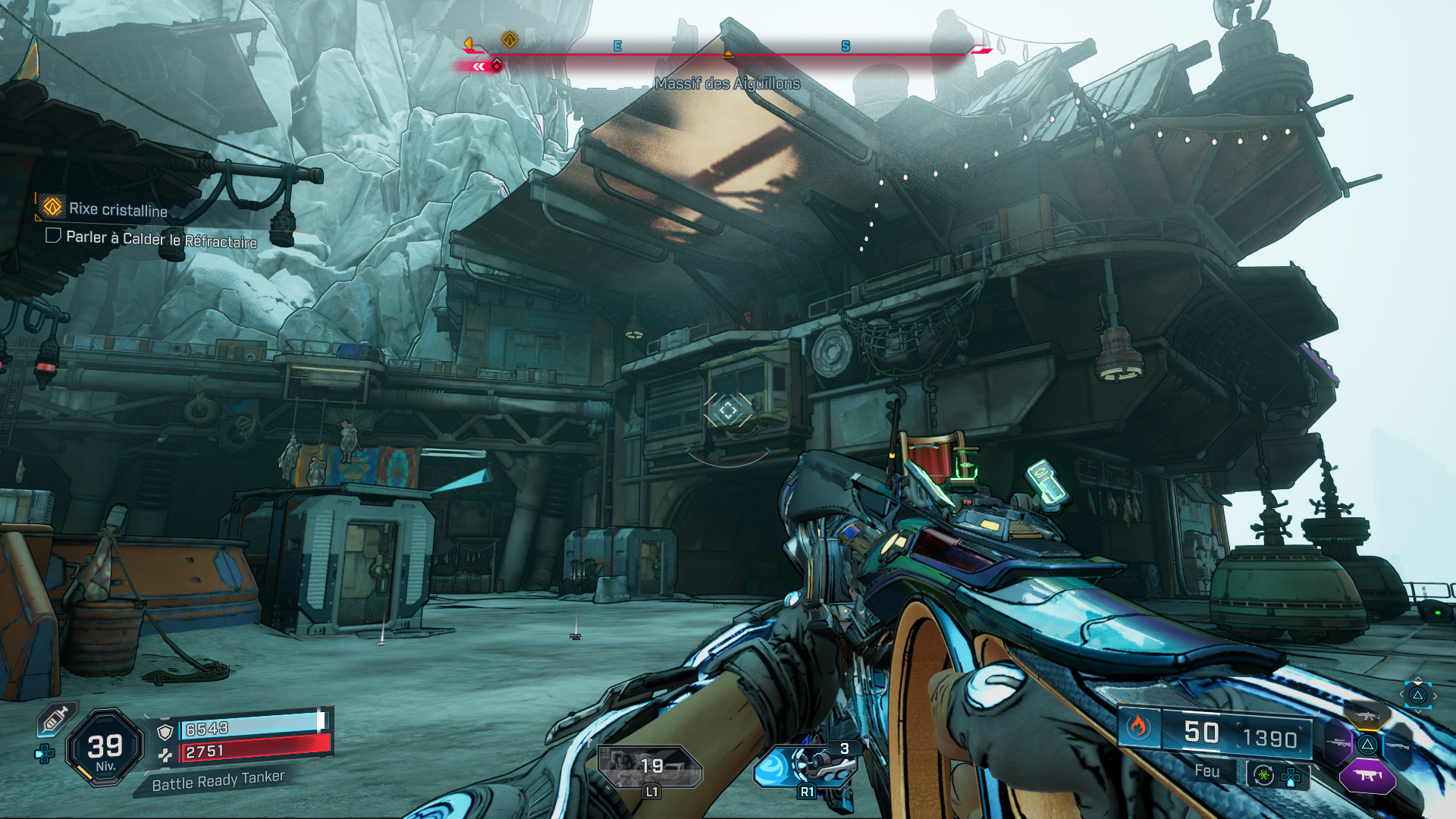1456x819 pixels.
Task: Expand the down chevron under the triangle button prompt
Action: tap(1418, 711)
